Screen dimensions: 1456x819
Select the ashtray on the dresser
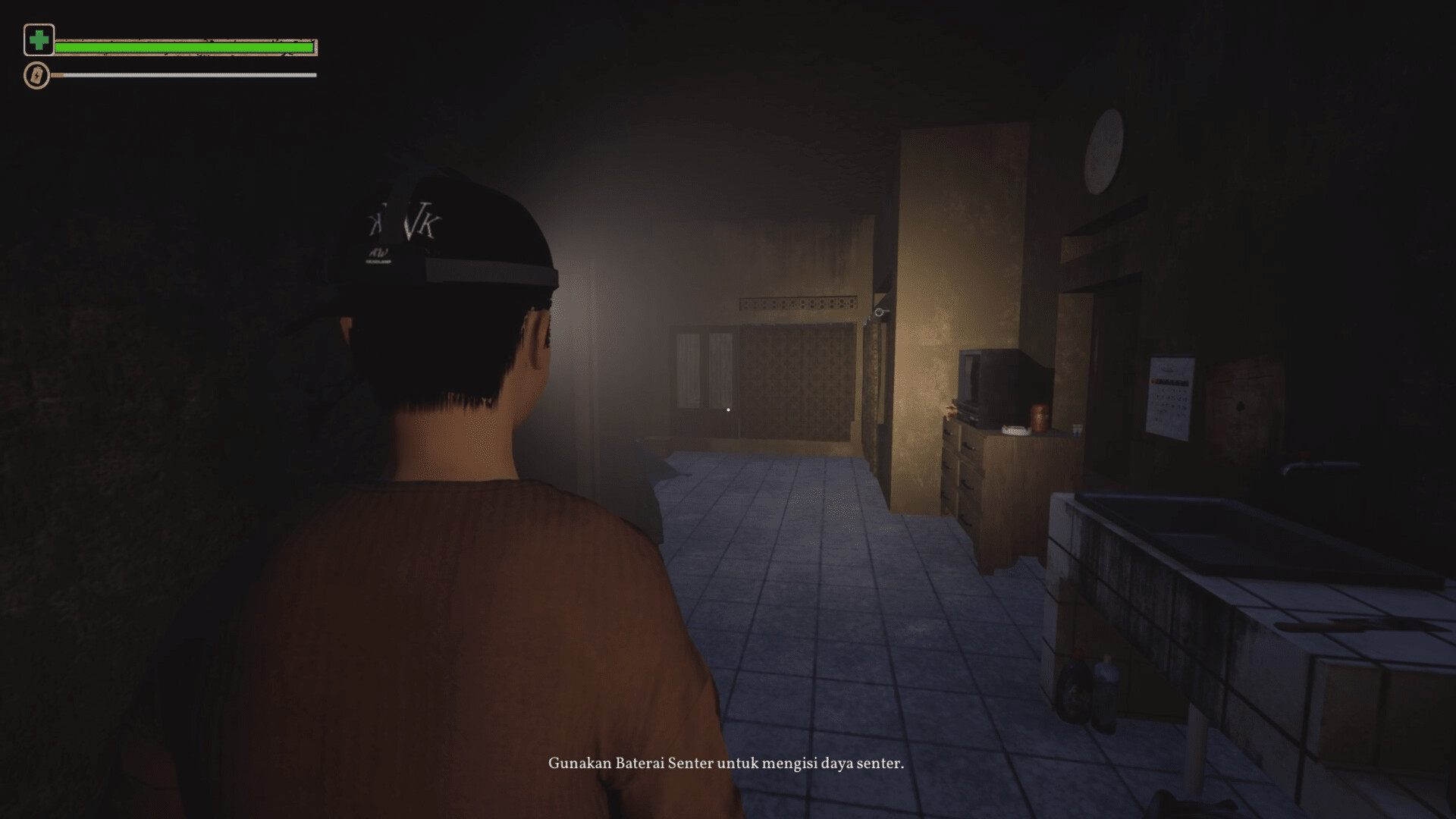[x=1016, y=430]
